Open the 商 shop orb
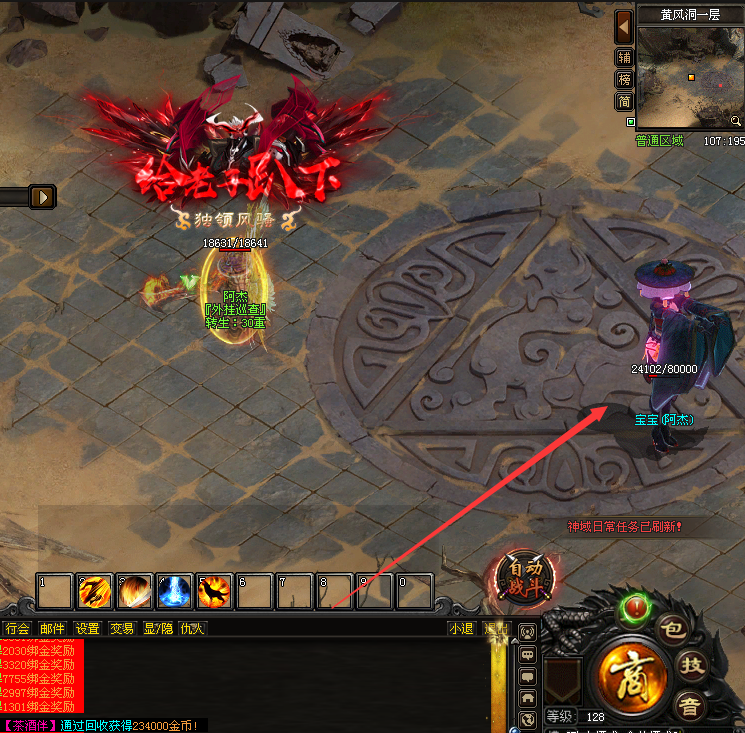The width and height of the screenshot is (745, 733). (x=633, y=674)
